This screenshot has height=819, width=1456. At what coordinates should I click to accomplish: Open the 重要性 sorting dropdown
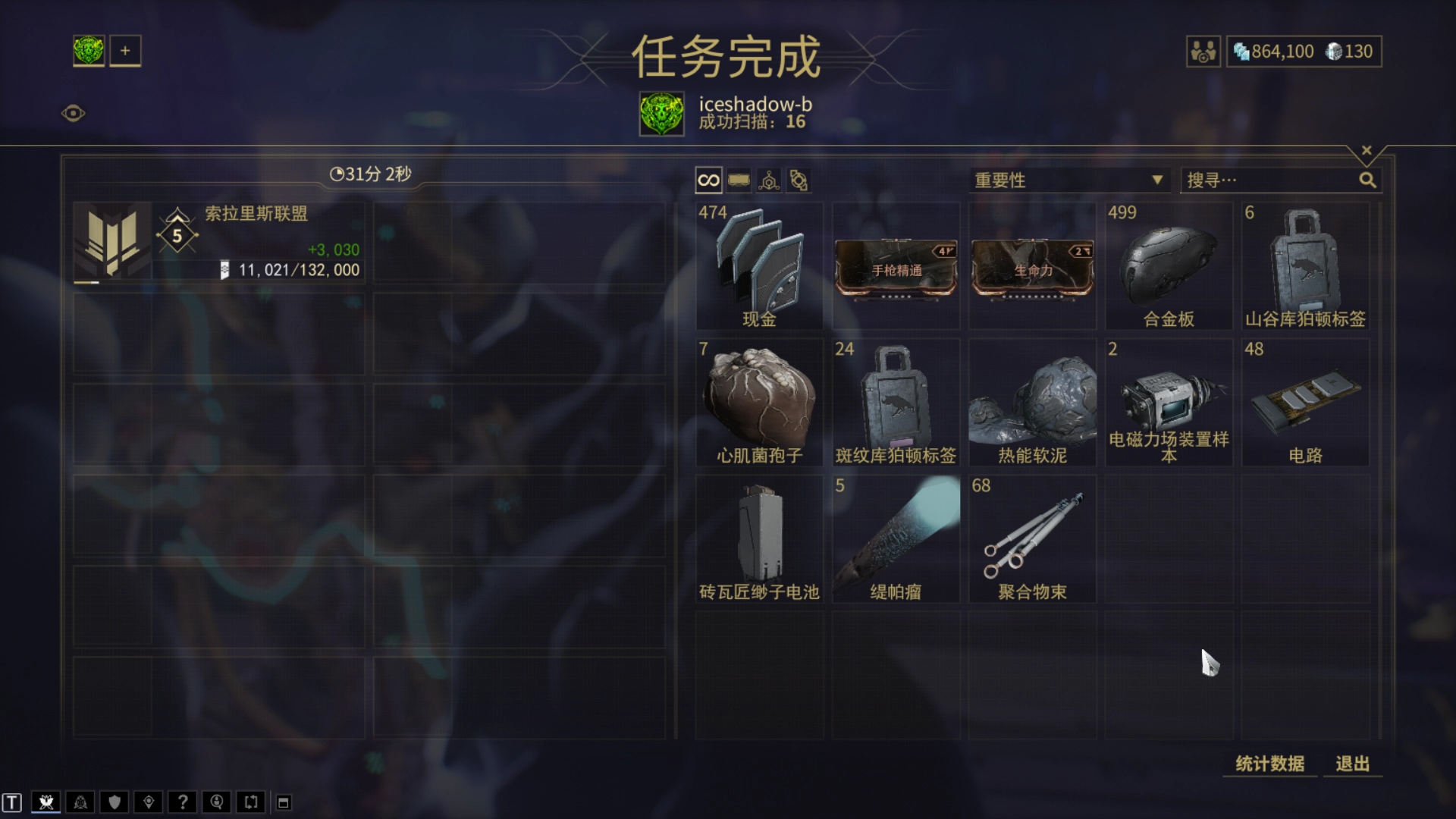(1069, 180)
